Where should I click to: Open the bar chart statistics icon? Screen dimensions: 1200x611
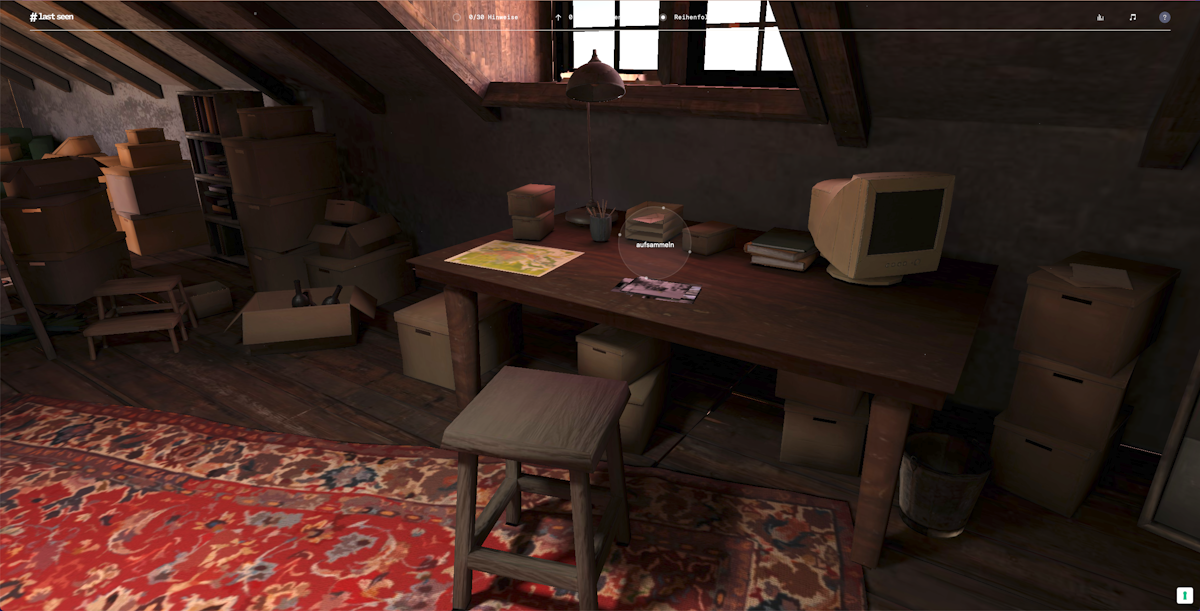(x=1100, y=17)
